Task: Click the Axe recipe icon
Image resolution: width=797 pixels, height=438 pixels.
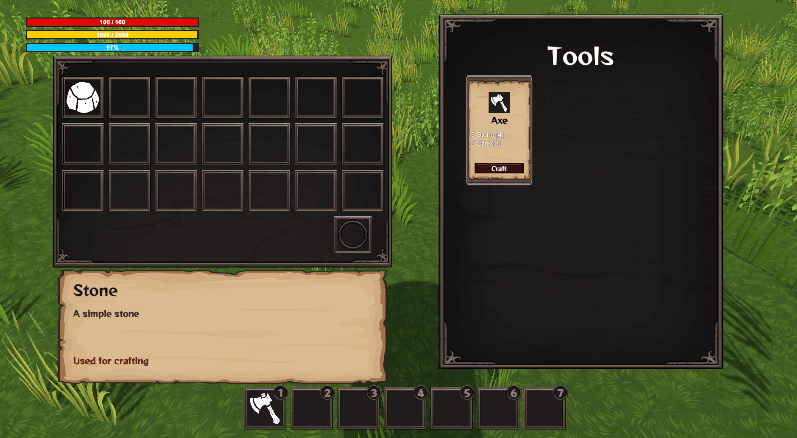Action: [499, 102]
